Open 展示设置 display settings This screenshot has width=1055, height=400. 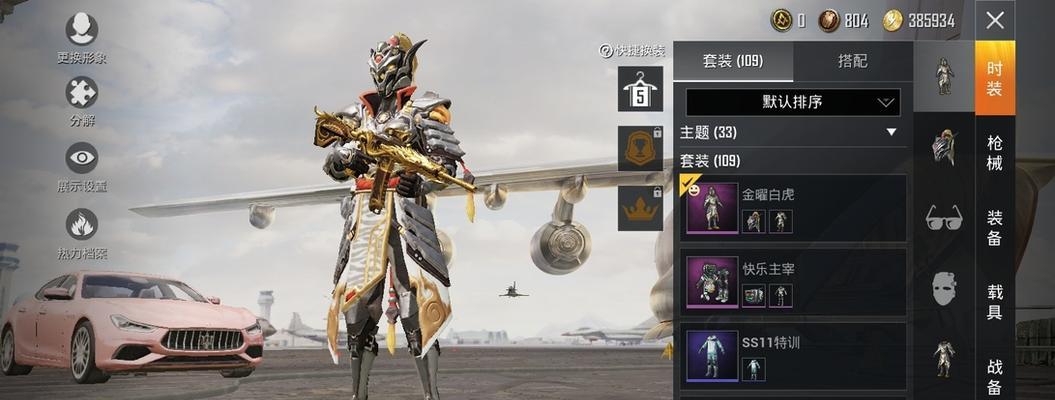82,158
